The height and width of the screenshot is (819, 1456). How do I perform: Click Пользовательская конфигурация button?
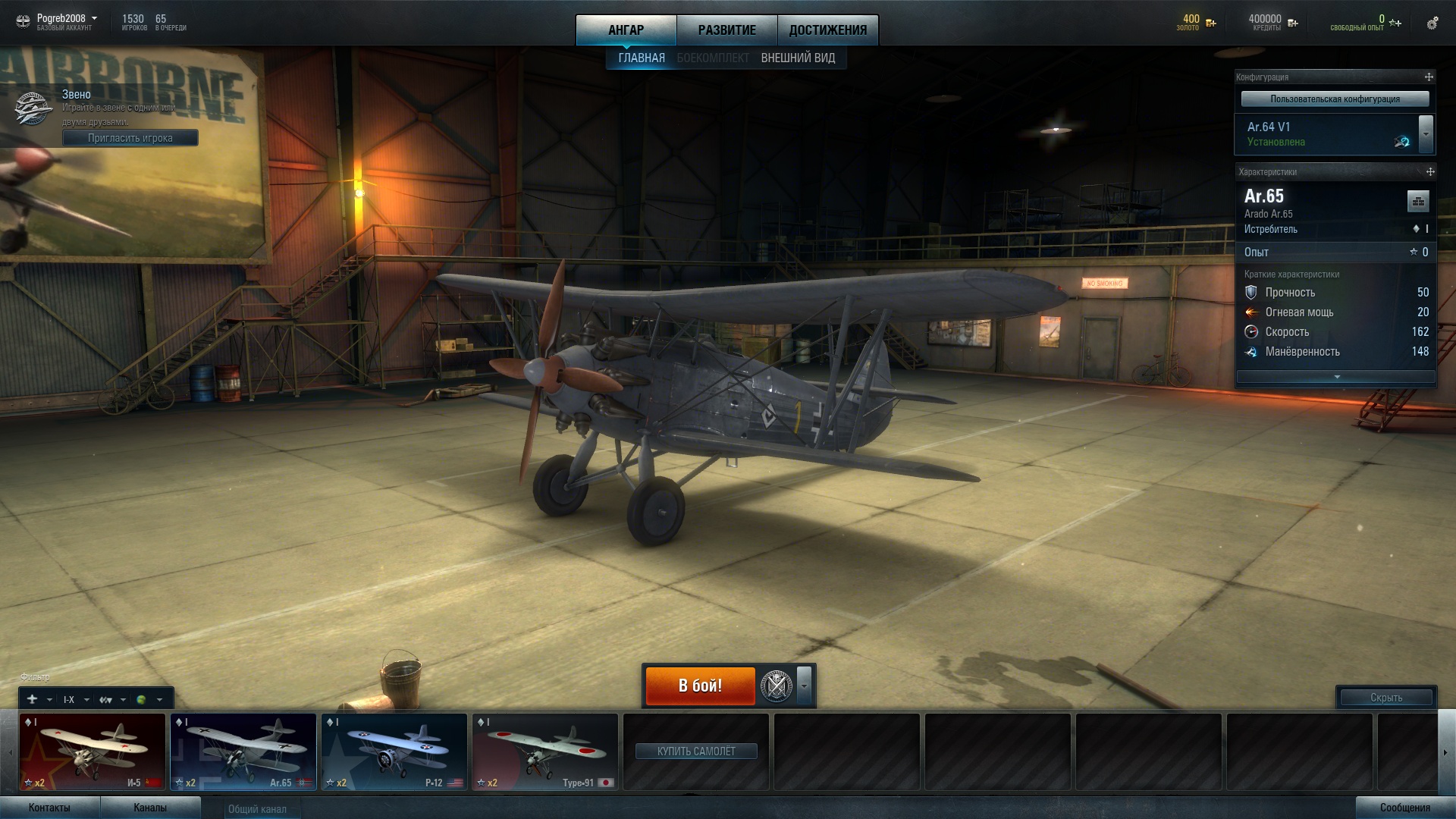1335,99
